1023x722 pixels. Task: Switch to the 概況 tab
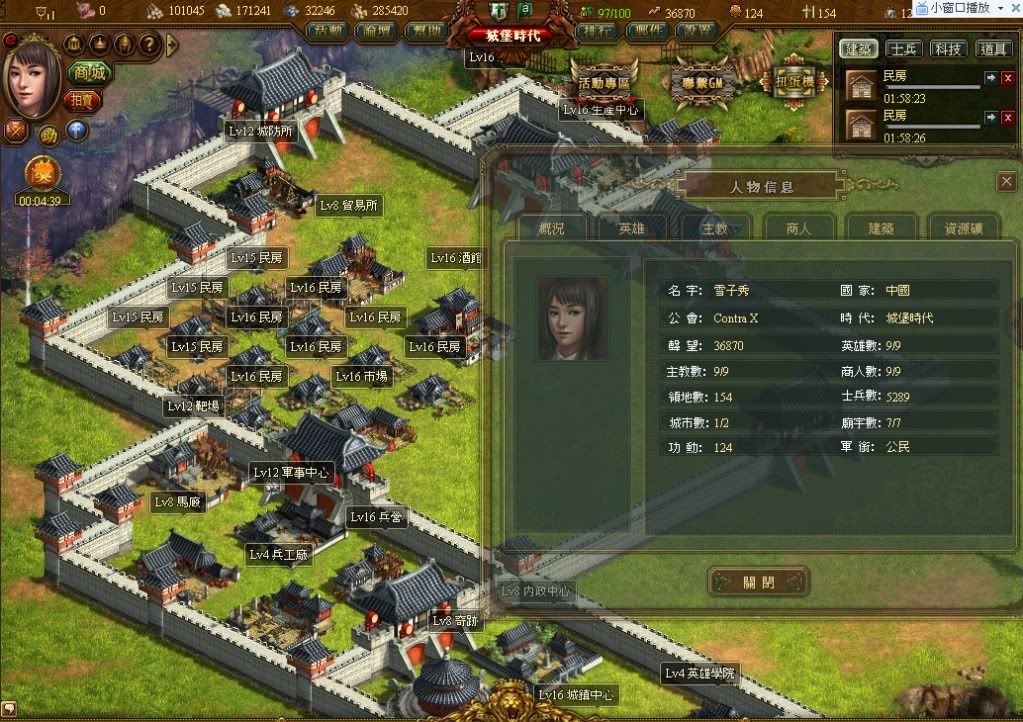[551, 228]
